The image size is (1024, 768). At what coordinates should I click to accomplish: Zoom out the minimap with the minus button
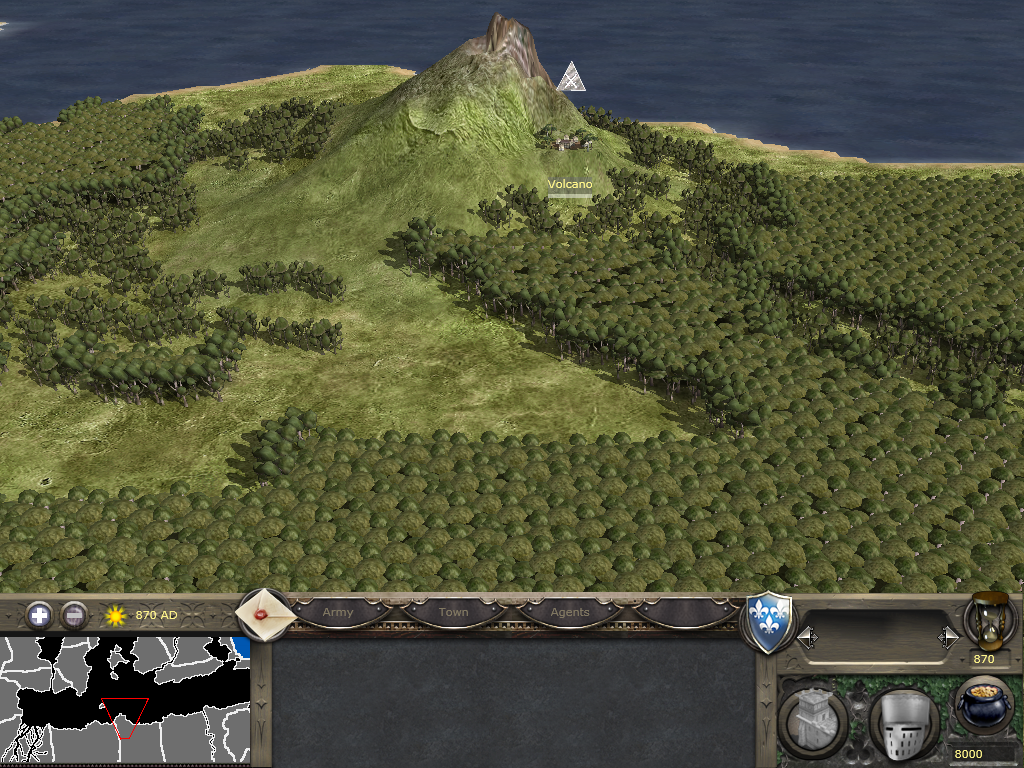pyautogui.click(x=74, y=615)
